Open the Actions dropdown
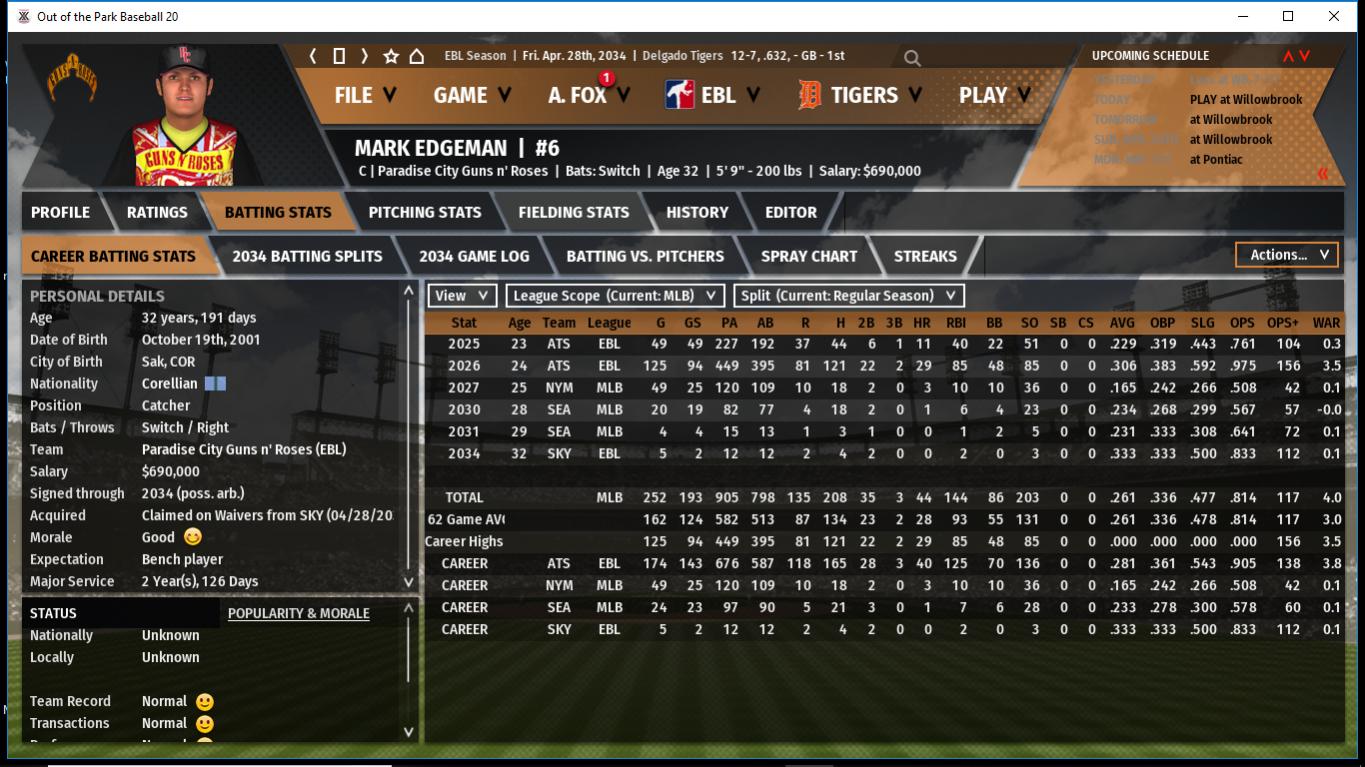The image size is (1365, 767). pyautogui.click(x=1287, y=255)
